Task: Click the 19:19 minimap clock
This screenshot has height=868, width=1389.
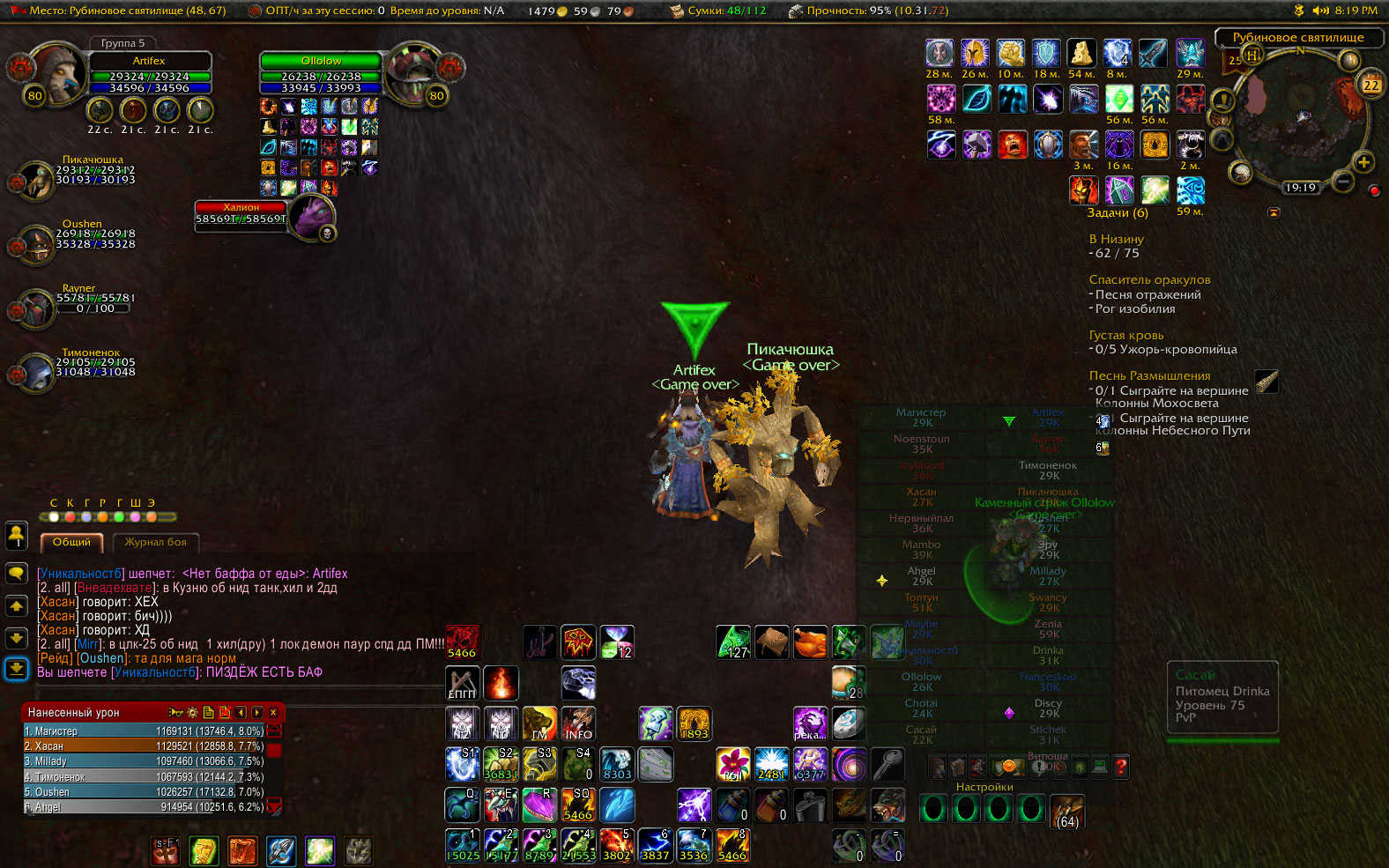Action: (1300, 188)
